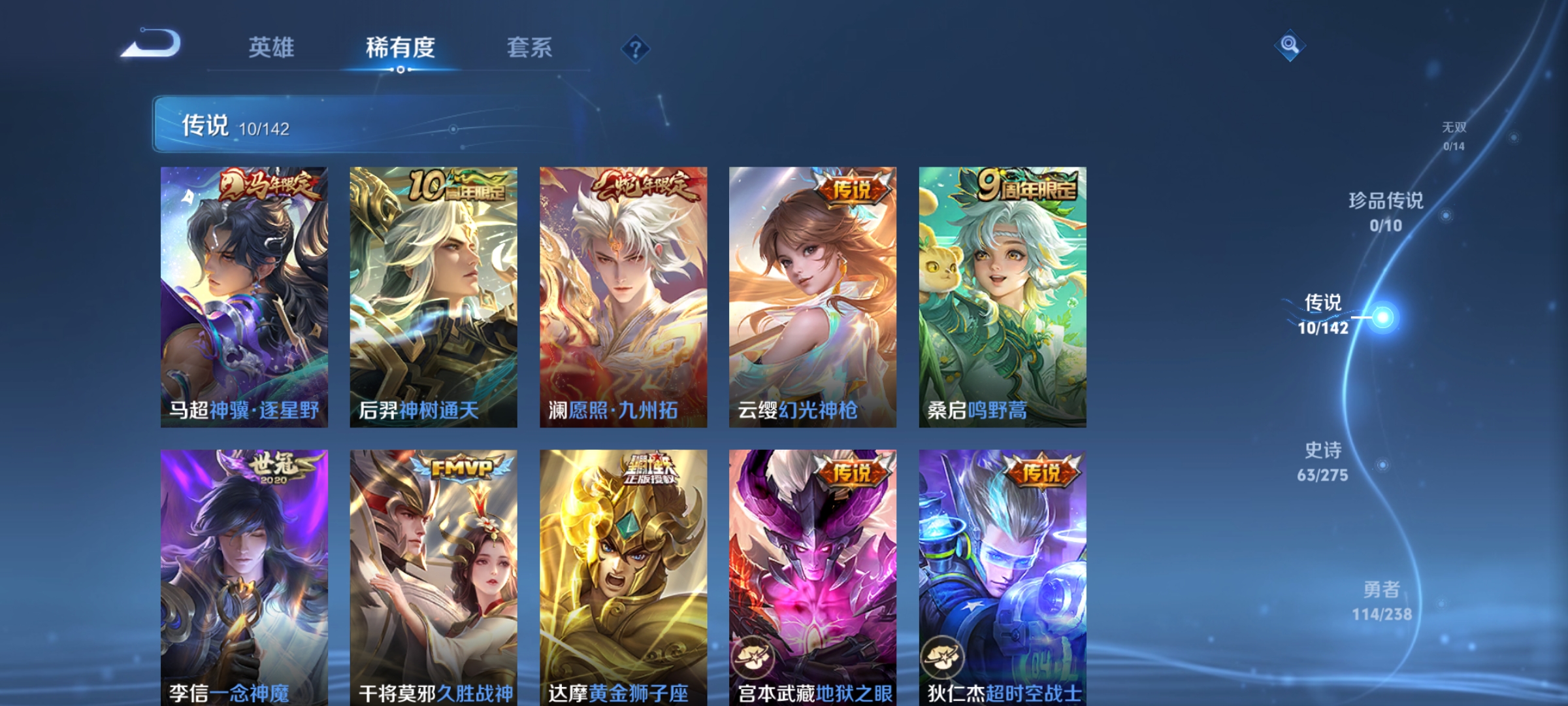Screen dimensions: 1568x706
Task: Open the question mark help icon
Action: (636, 48)
